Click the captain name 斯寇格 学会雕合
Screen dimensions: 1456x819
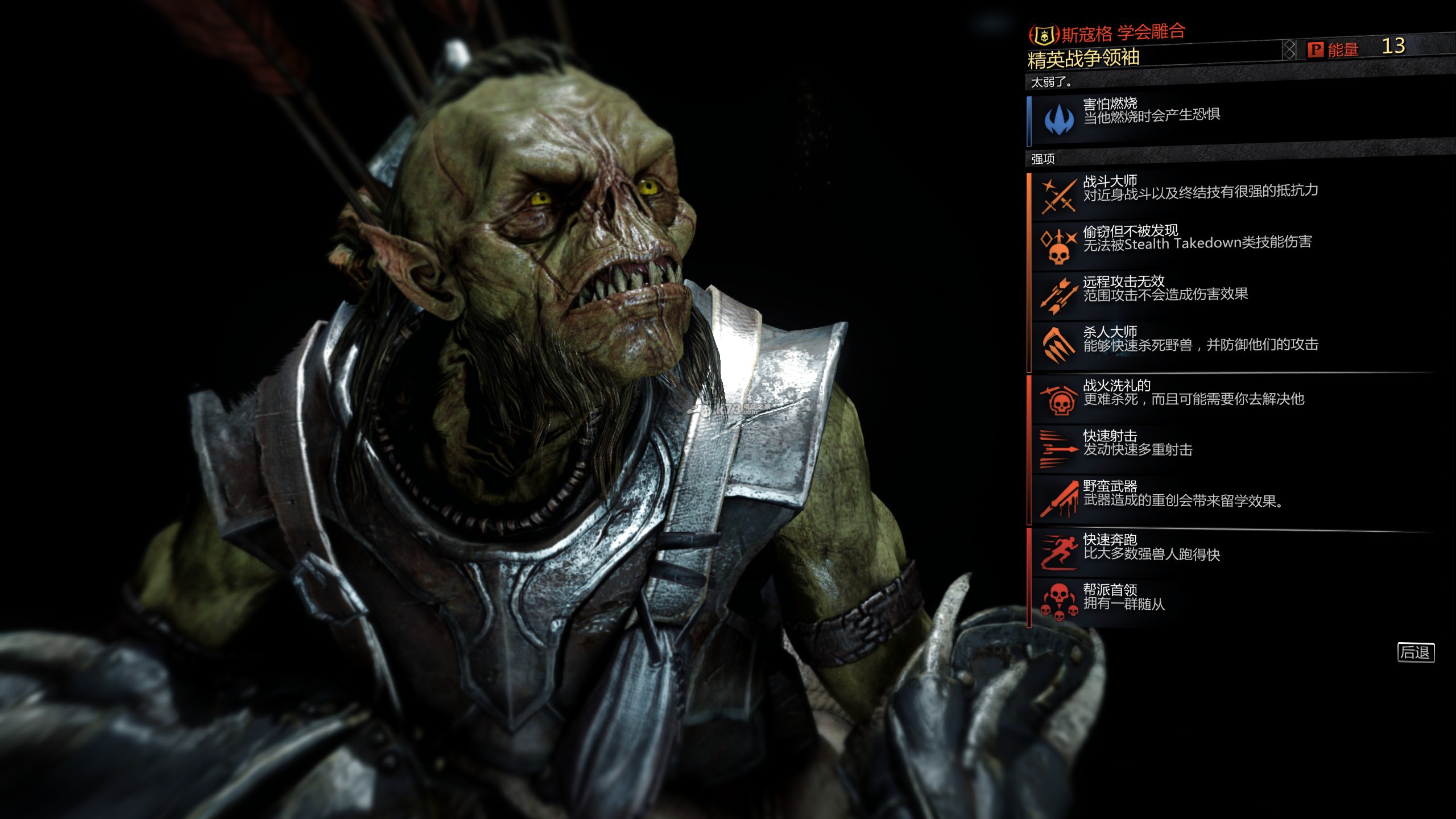1123,34
